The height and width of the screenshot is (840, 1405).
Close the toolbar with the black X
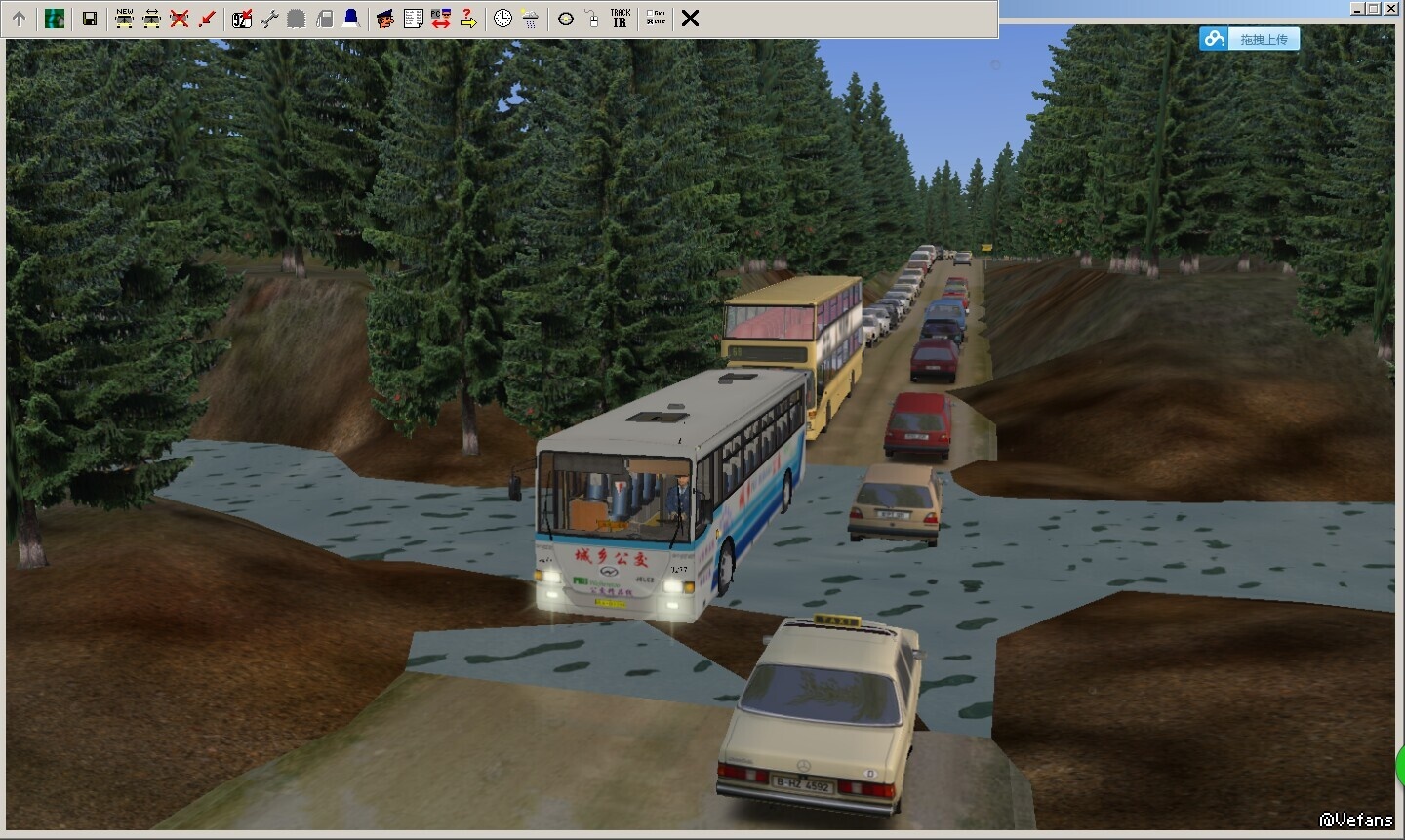pos(690,19)
